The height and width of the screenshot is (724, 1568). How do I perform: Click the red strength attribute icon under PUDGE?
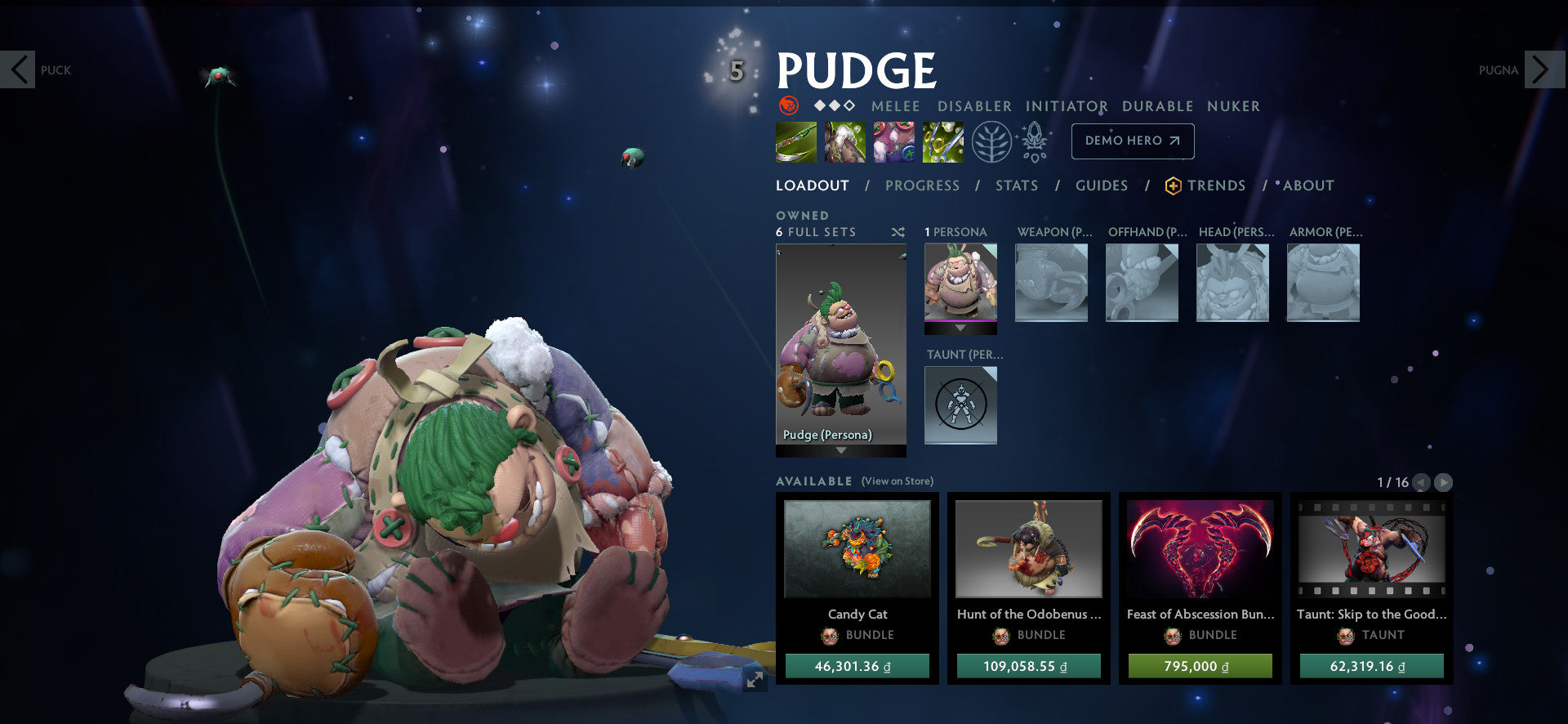click(x=786, y=105)
